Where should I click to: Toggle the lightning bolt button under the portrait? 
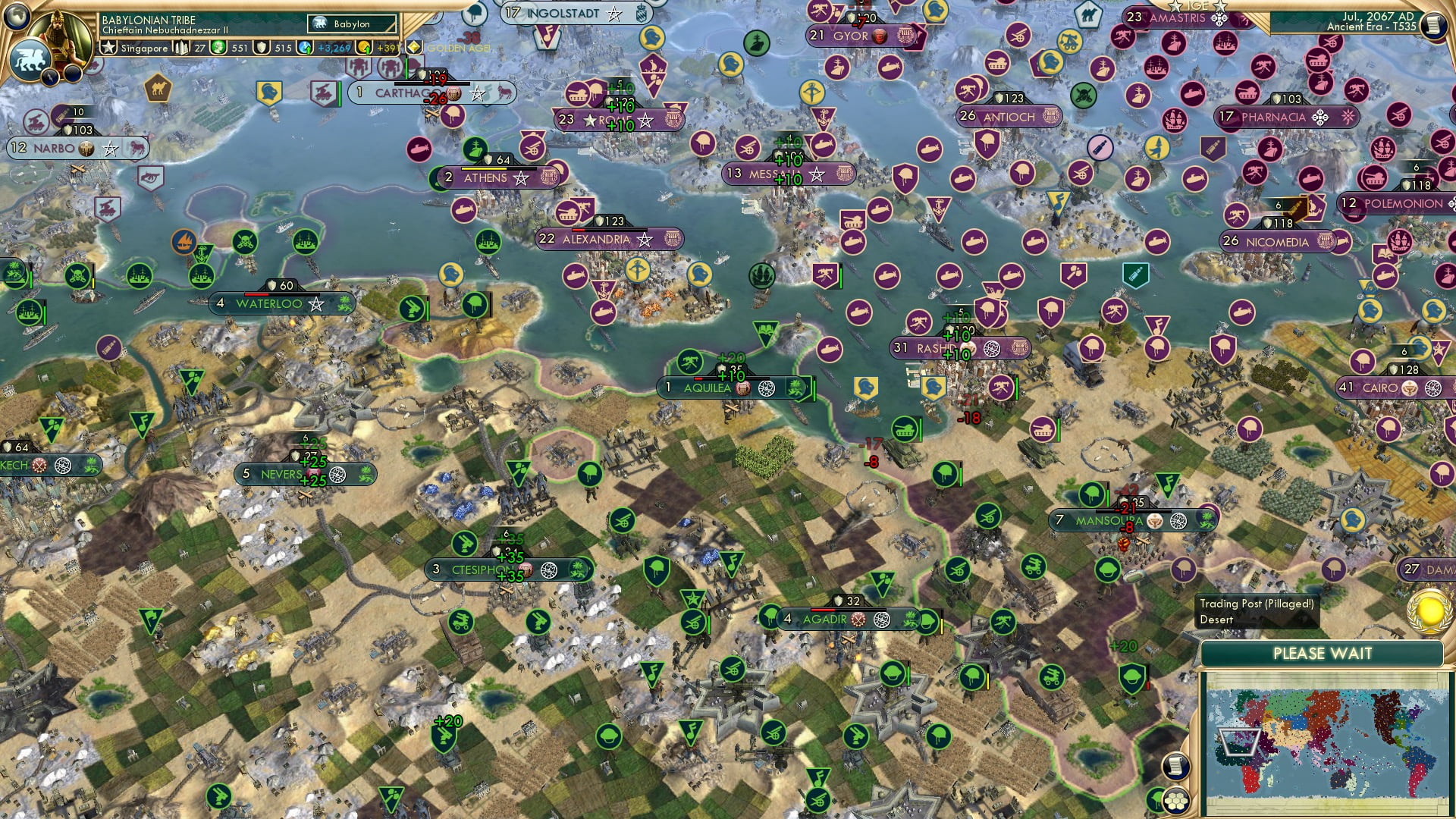pos(49,77)
